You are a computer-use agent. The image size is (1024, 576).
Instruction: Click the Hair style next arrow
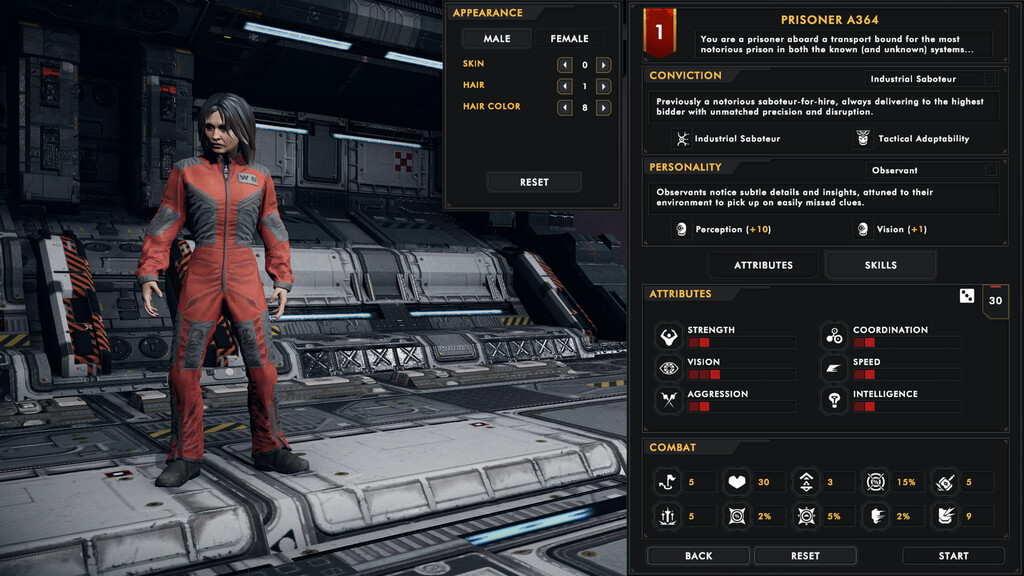603,86
